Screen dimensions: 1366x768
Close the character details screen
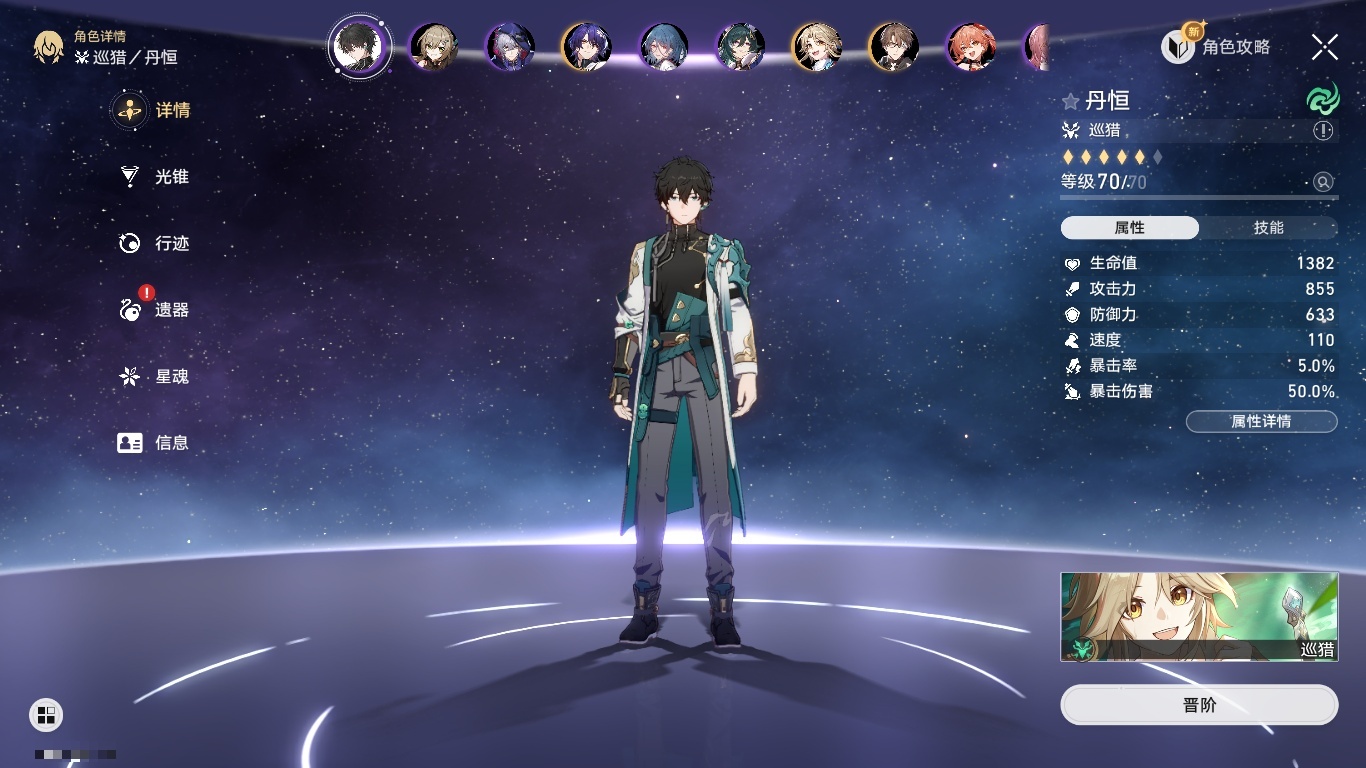click(x=1325, y=47)
